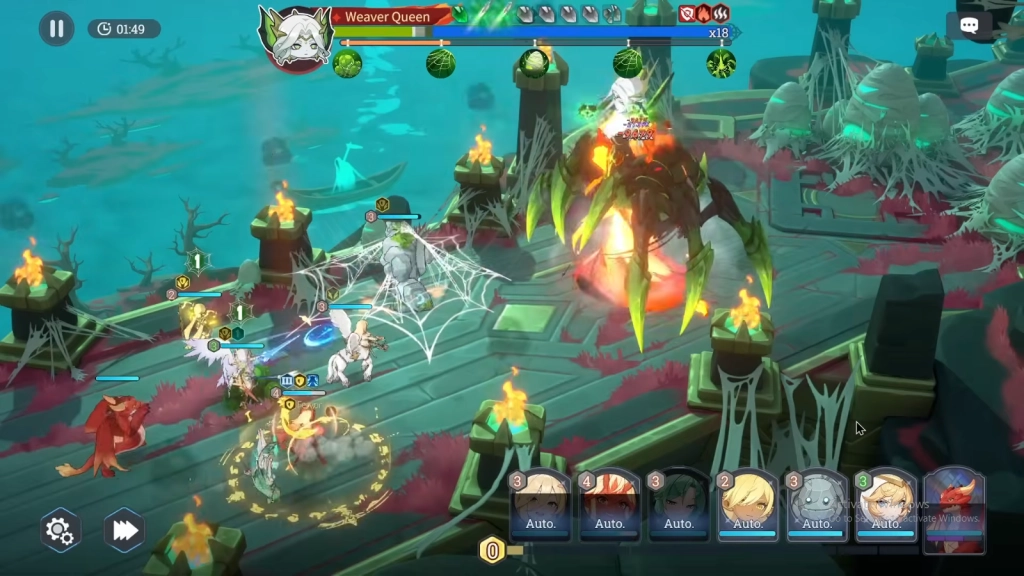The width and height of the screenshot is (1024, 576).
Task: Select the green-haired hero skill card
Action: point(678,506)
